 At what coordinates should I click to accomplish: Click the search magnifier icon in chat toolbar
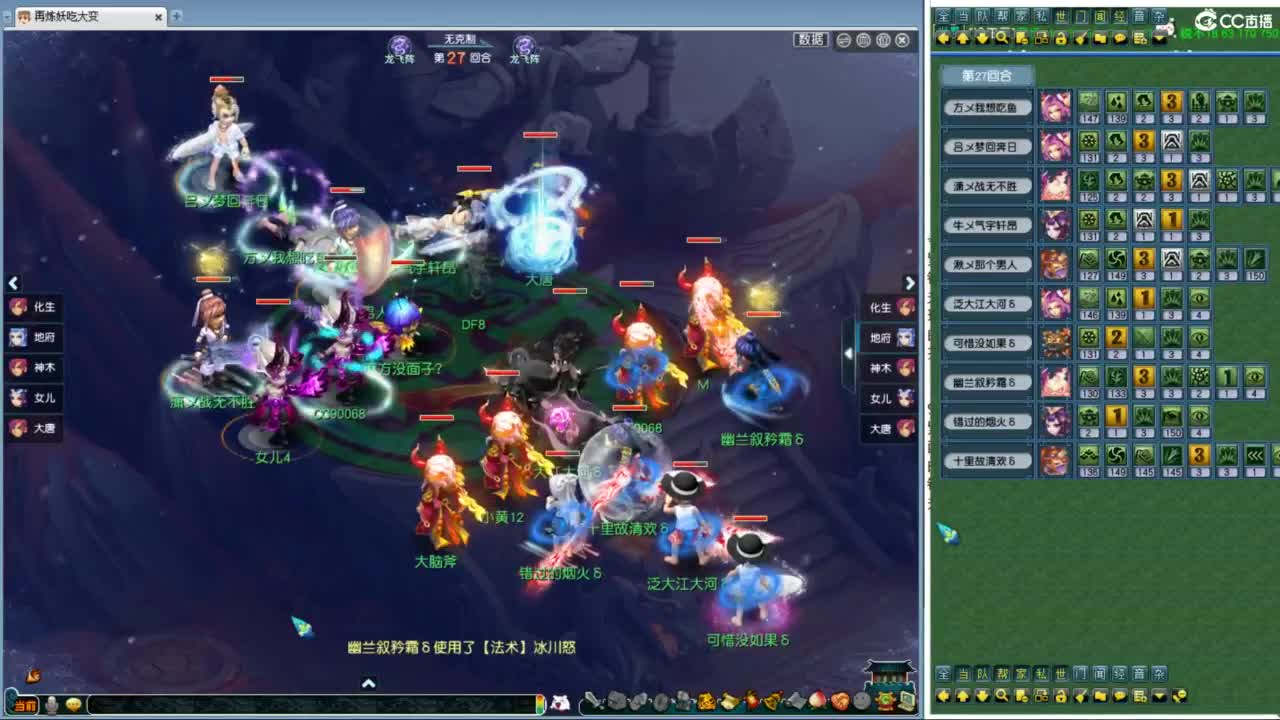pos(1002,37)
